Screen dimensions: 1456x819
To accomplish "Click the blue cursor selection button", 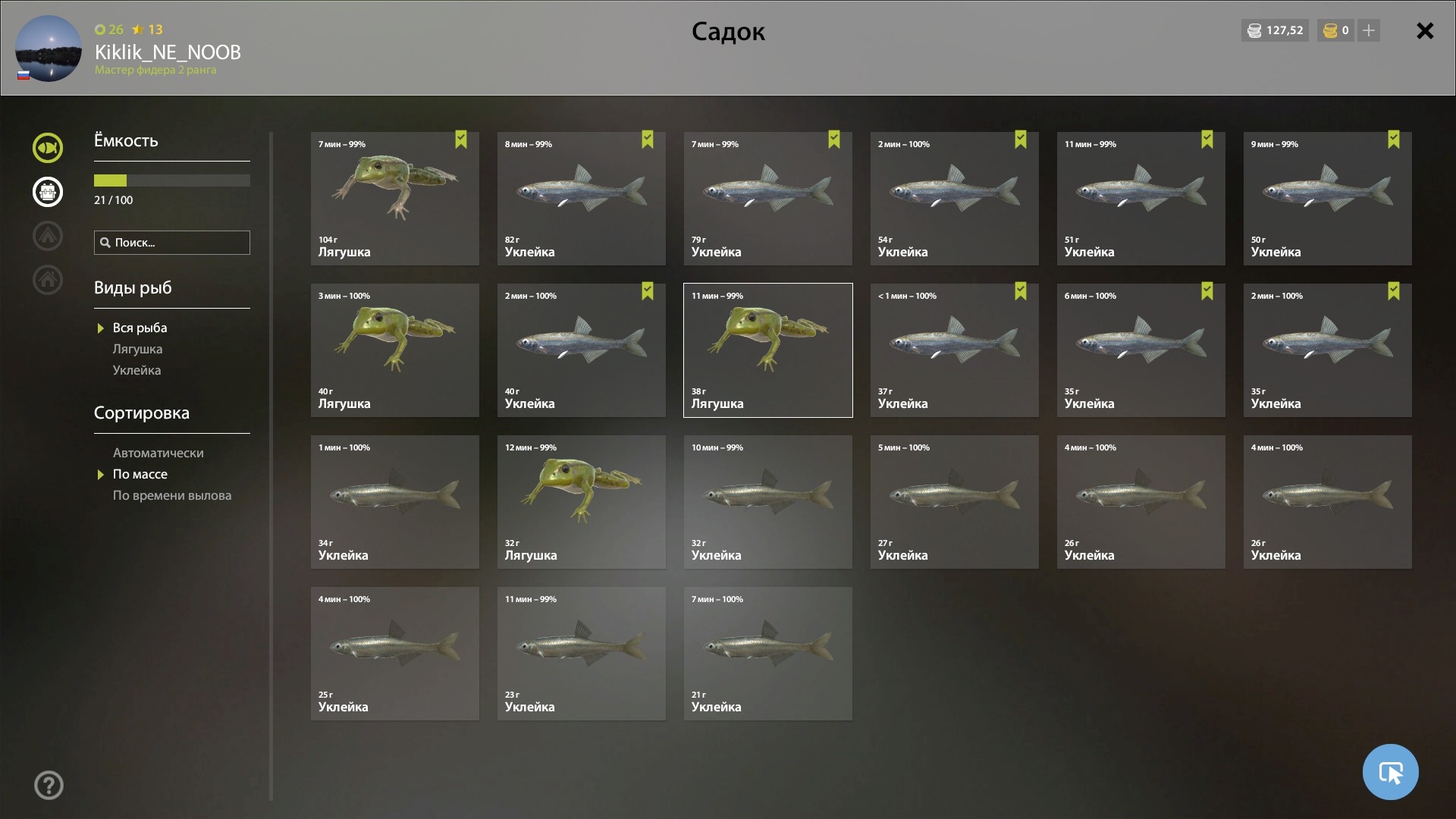I will pyautogui.click(x=1390, y=772).
